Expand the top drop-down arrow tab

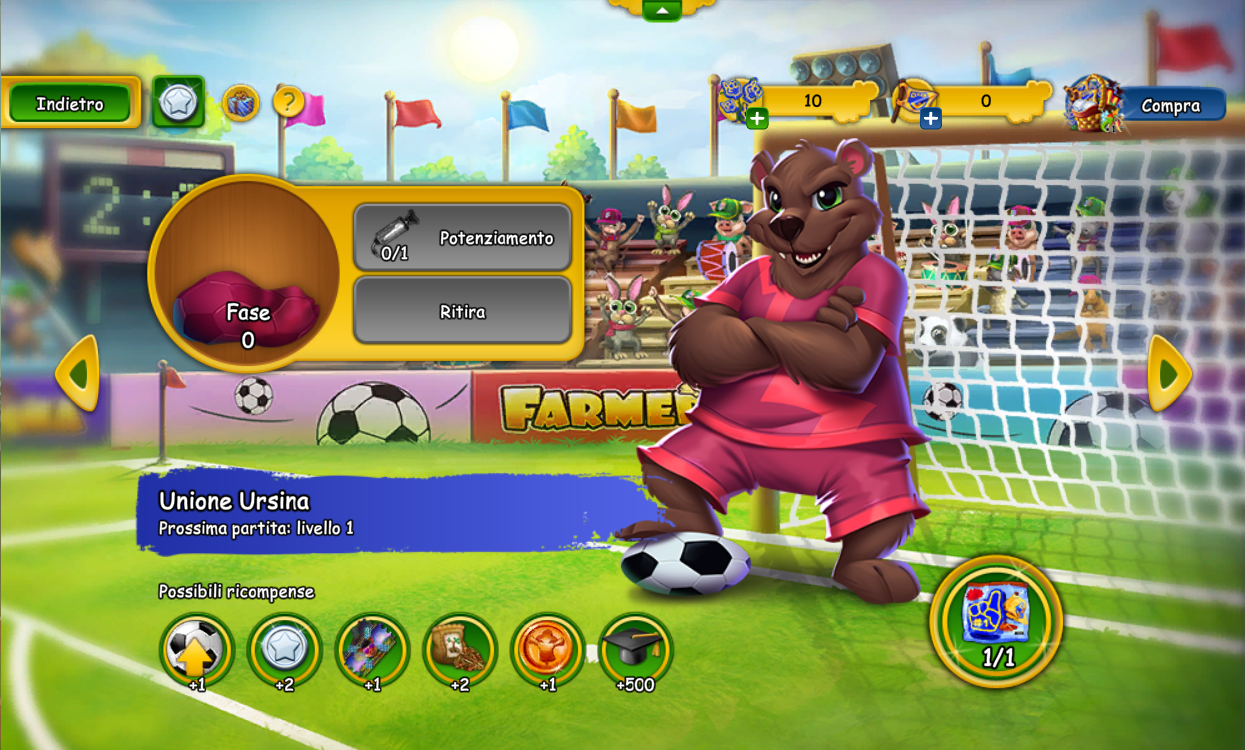661,10
